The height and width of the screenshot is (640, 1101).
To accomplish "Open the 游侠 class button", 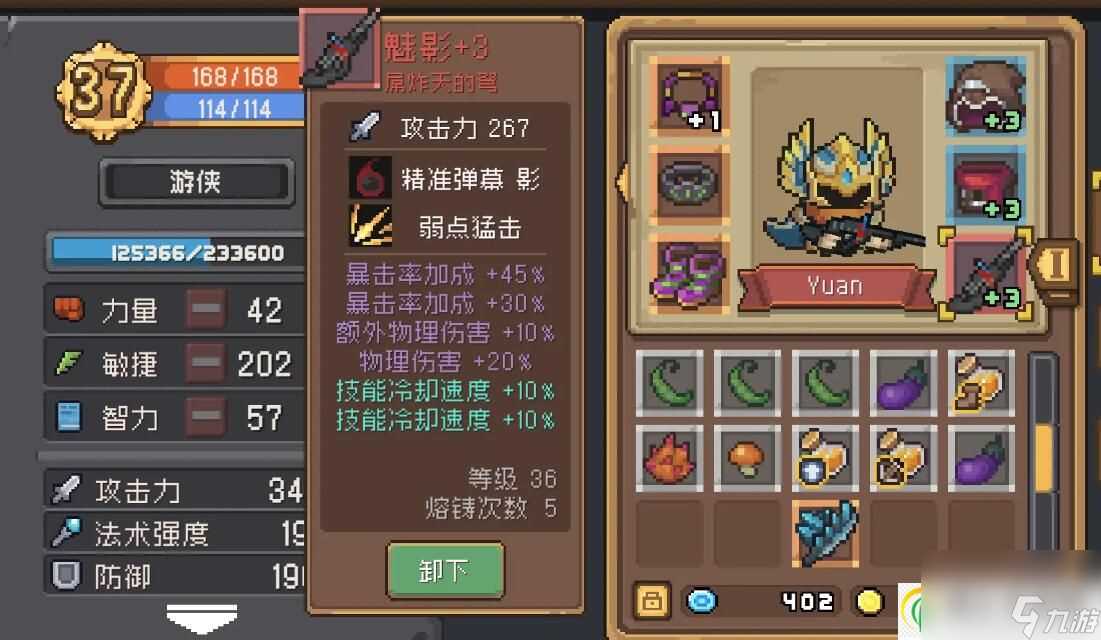I will coord(196,182).
